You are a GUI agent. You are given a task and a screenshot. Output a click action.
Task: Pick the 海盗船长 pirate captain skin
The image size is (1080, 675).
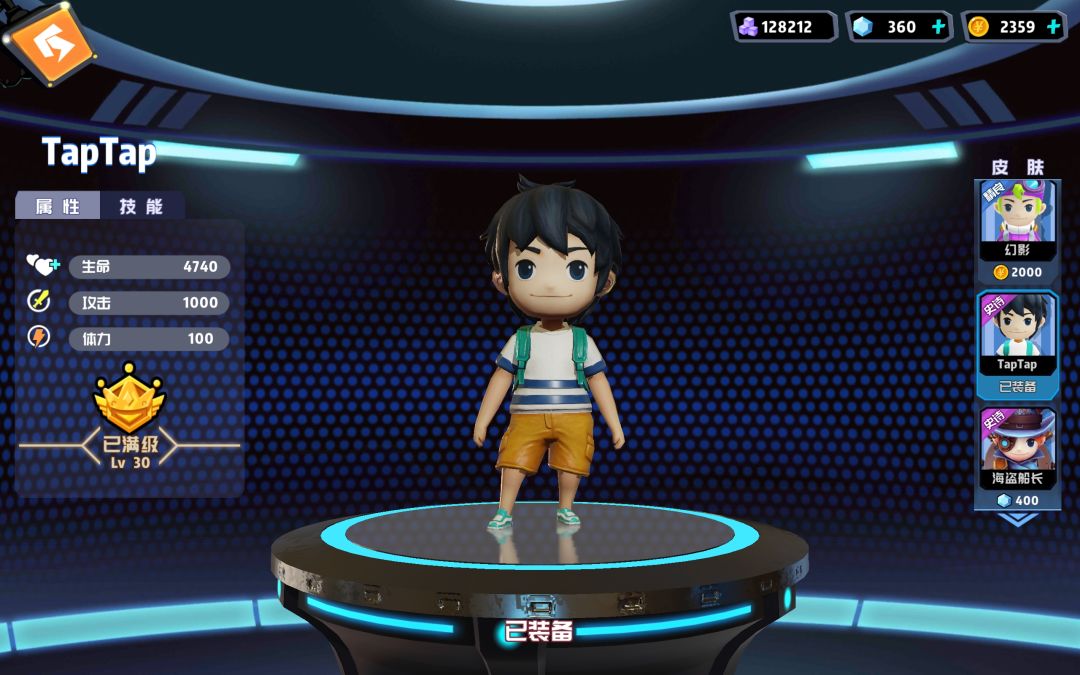[x=1017, y=449]
